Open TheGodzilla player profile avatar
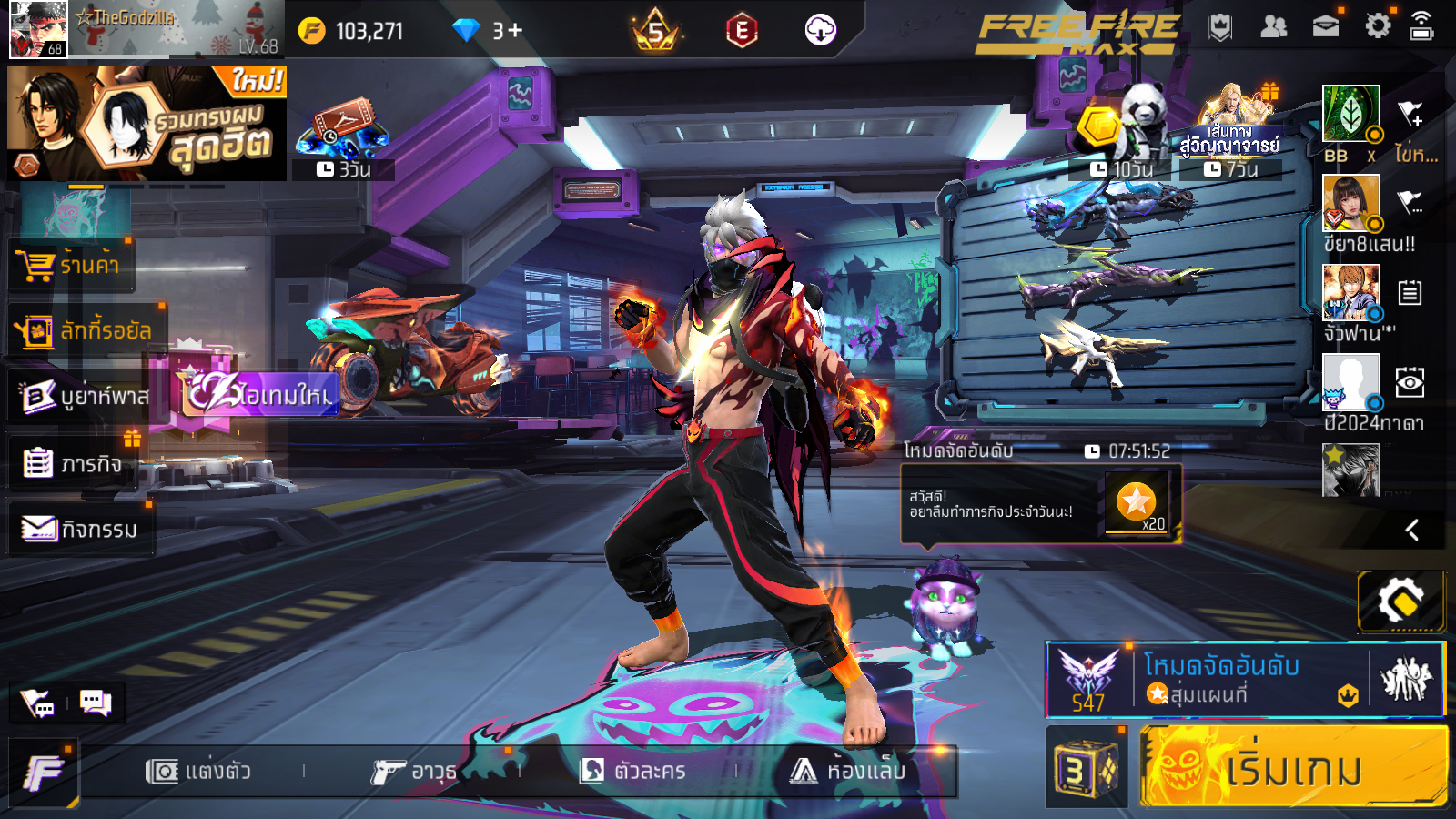1456x819 pixels. coord(37,30)
